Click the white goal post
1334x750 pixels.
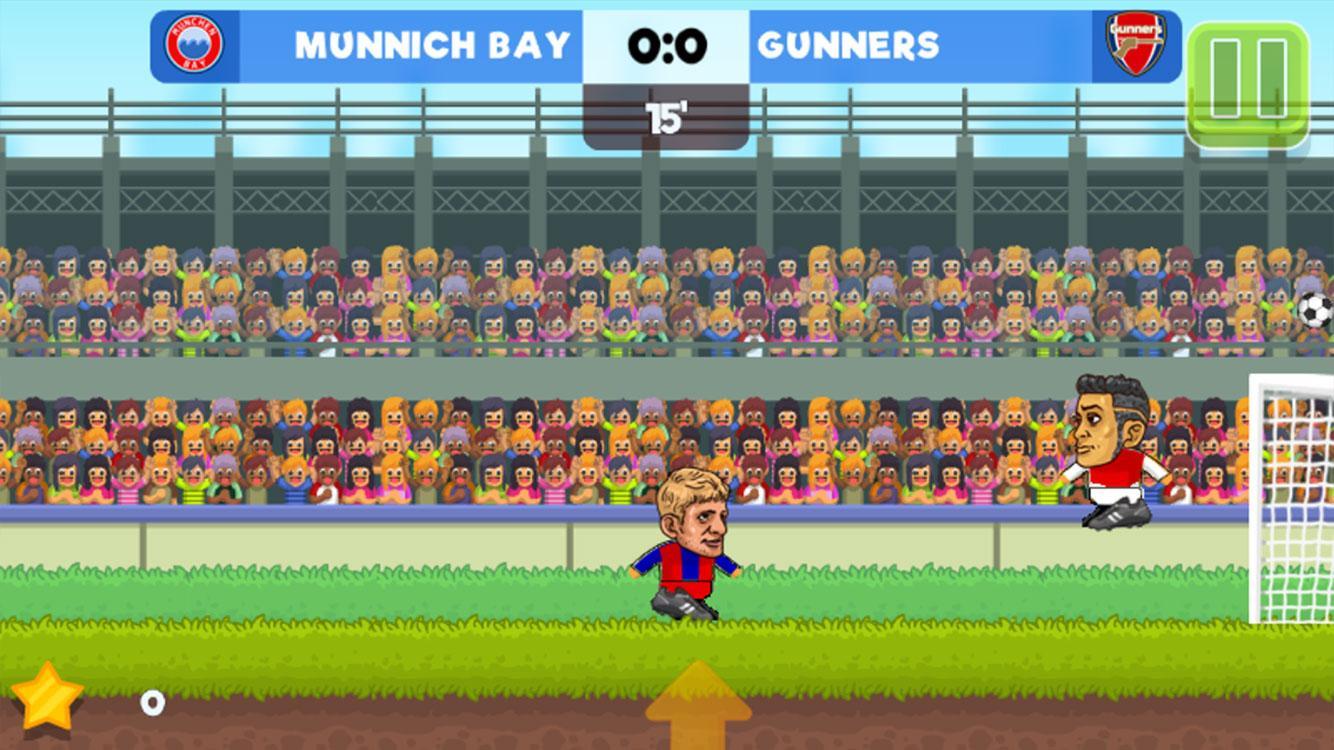(1255, 500)
